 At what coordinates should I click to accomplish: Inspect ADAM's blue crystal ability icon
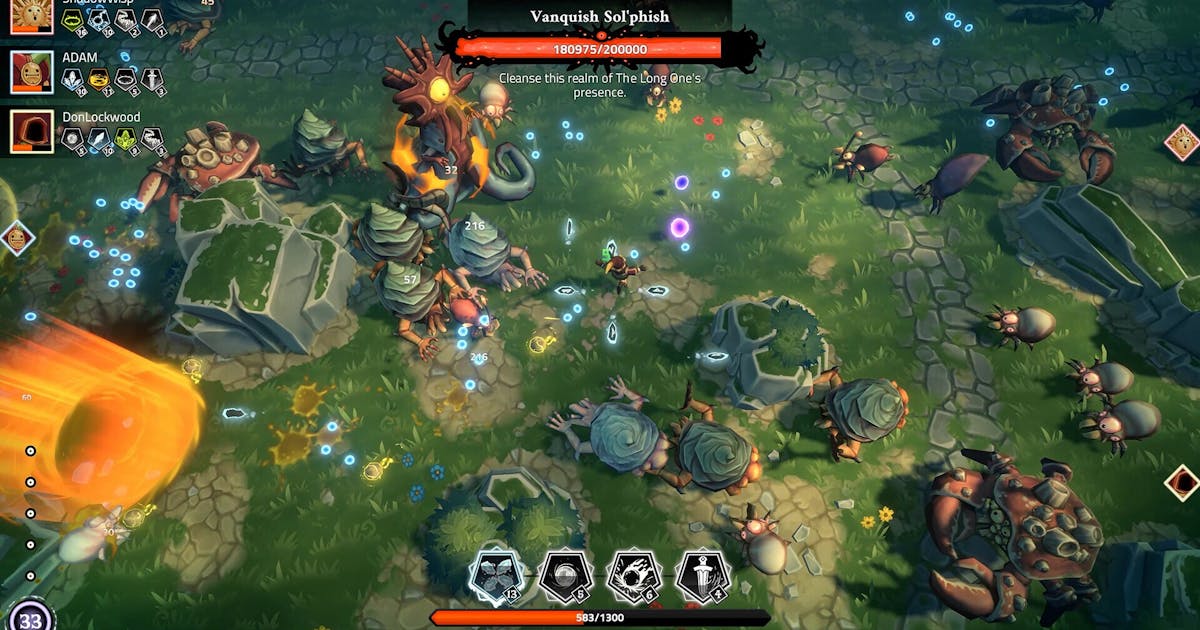(x=74, y=79)
